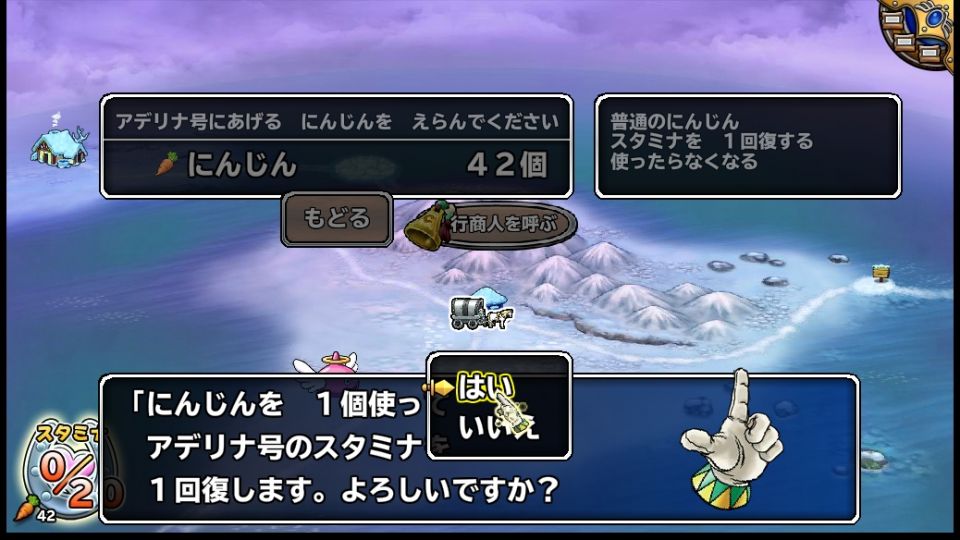Call the merchant with 行商人を呼ぶ

(x=494, y=224)
